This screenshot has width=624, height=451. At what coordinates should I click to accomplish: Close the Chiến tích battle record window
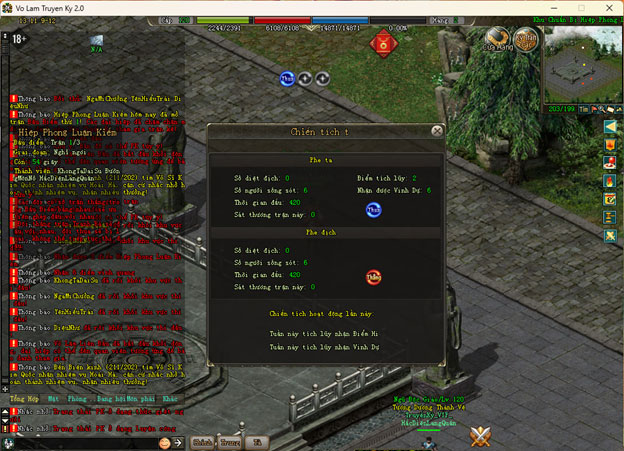437,130
